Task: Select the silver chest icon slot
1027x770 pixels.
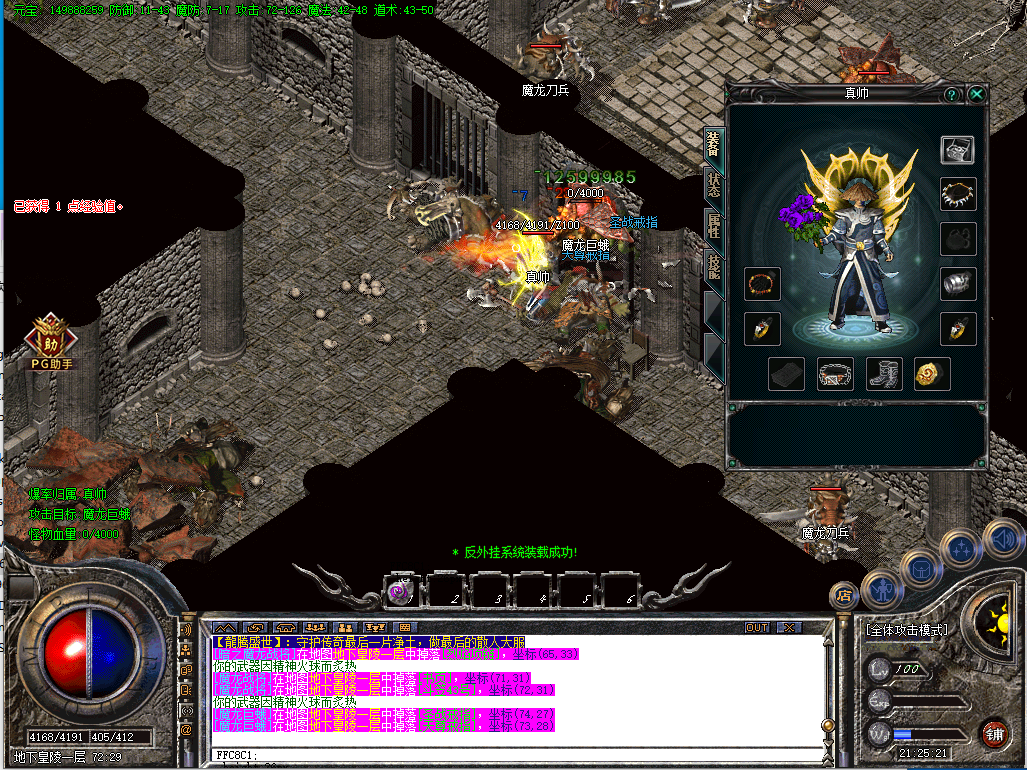Action: (x=958, y=149)
